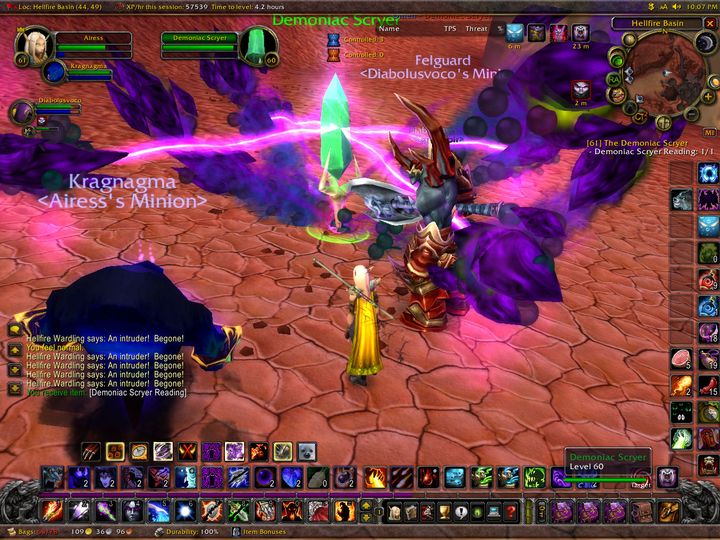Click the RA minimap button

click(614, 80)
